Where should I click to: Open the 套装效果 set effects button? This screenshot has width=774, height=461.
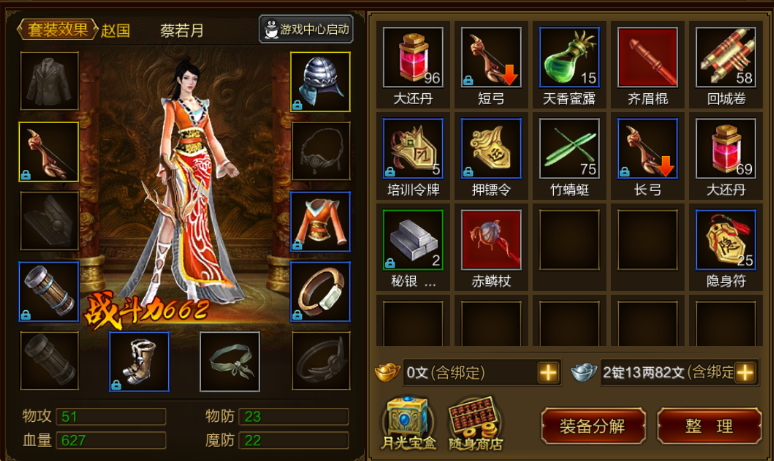(56, 29)
